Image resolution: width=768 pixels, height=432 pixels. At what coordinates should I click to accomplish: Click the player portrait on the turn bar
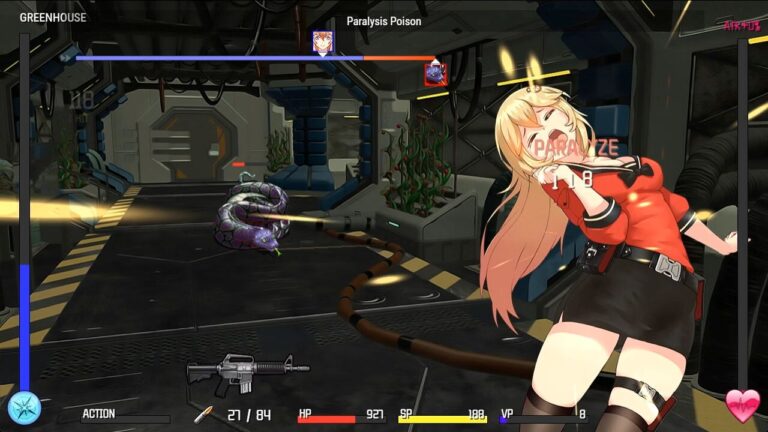(x=322, y=42)
